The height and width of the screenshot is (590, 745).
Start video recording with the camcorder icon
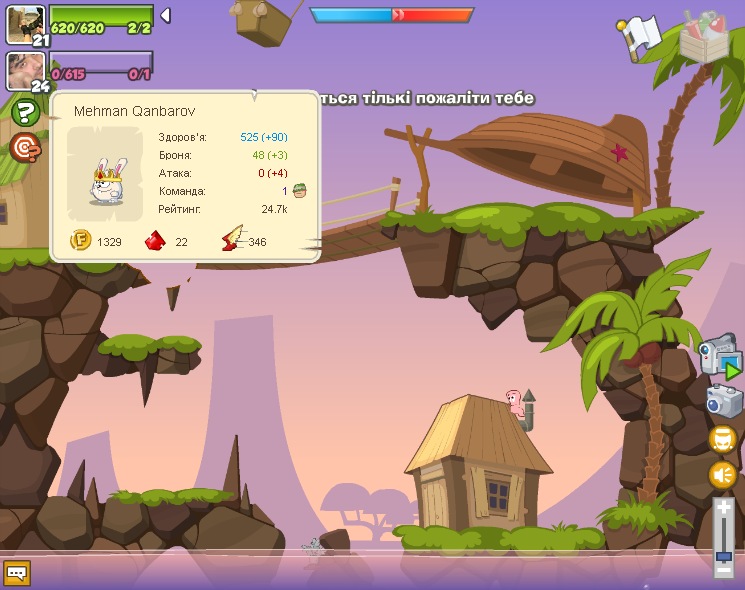(719, 355)
